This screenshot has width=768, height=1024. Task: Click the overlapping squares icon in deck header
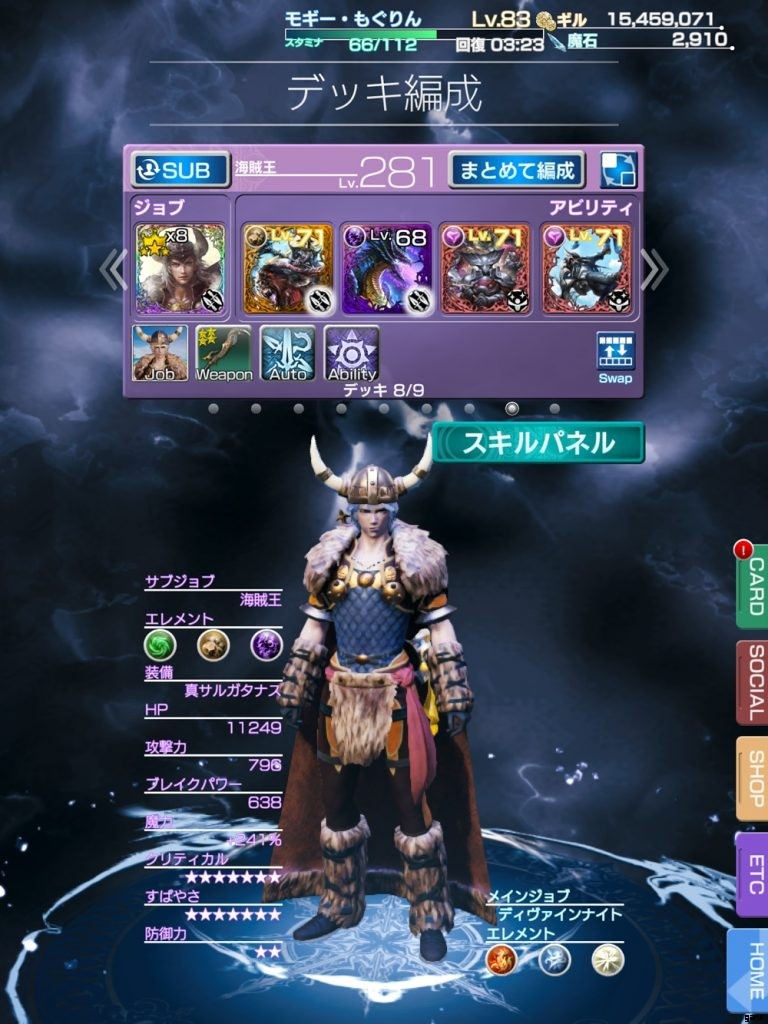618,170
